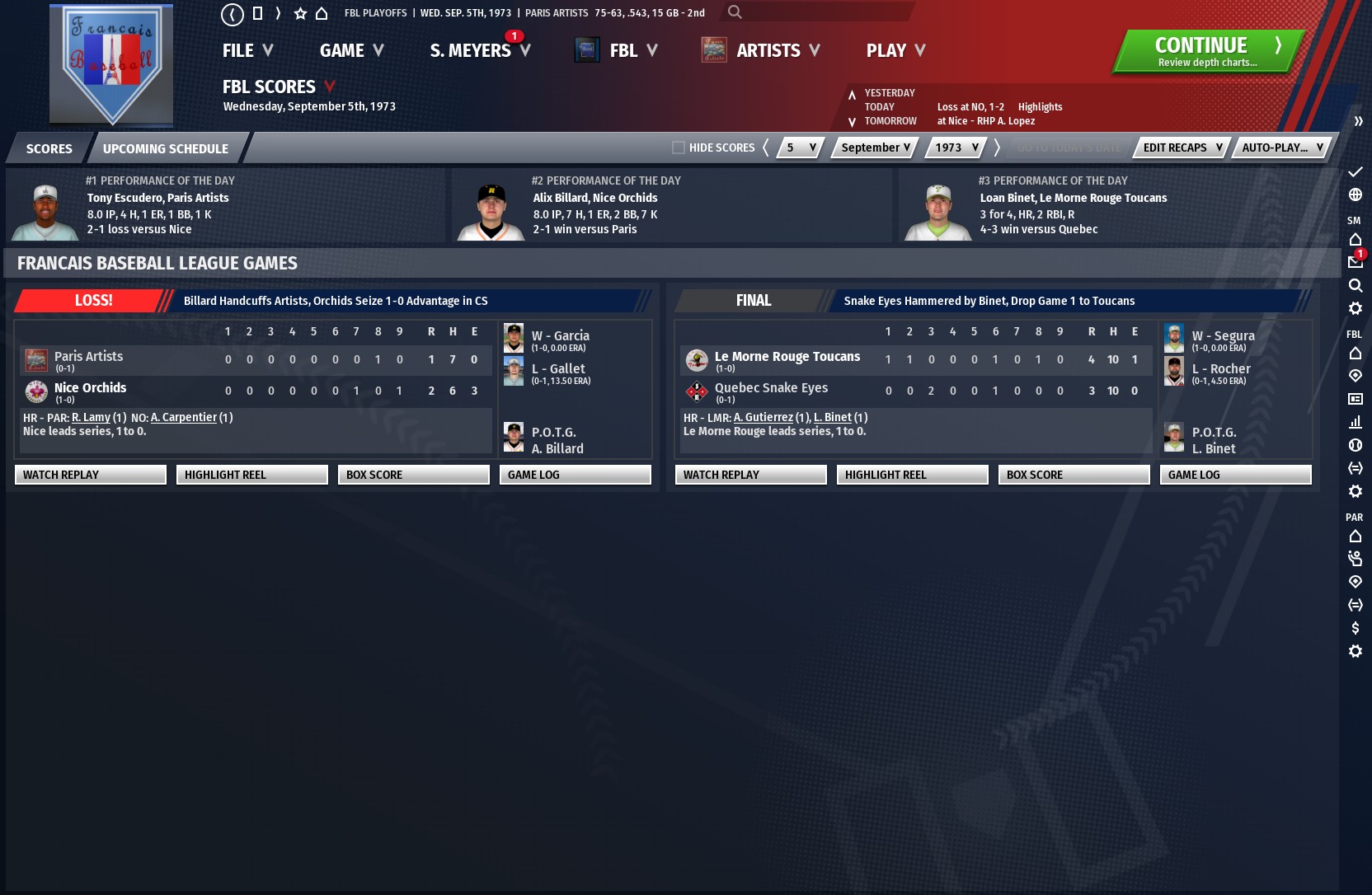Open Game Log for Toucans versus Snake Eyes
The image size is (1372, 895).
(x=1235, y=475)
